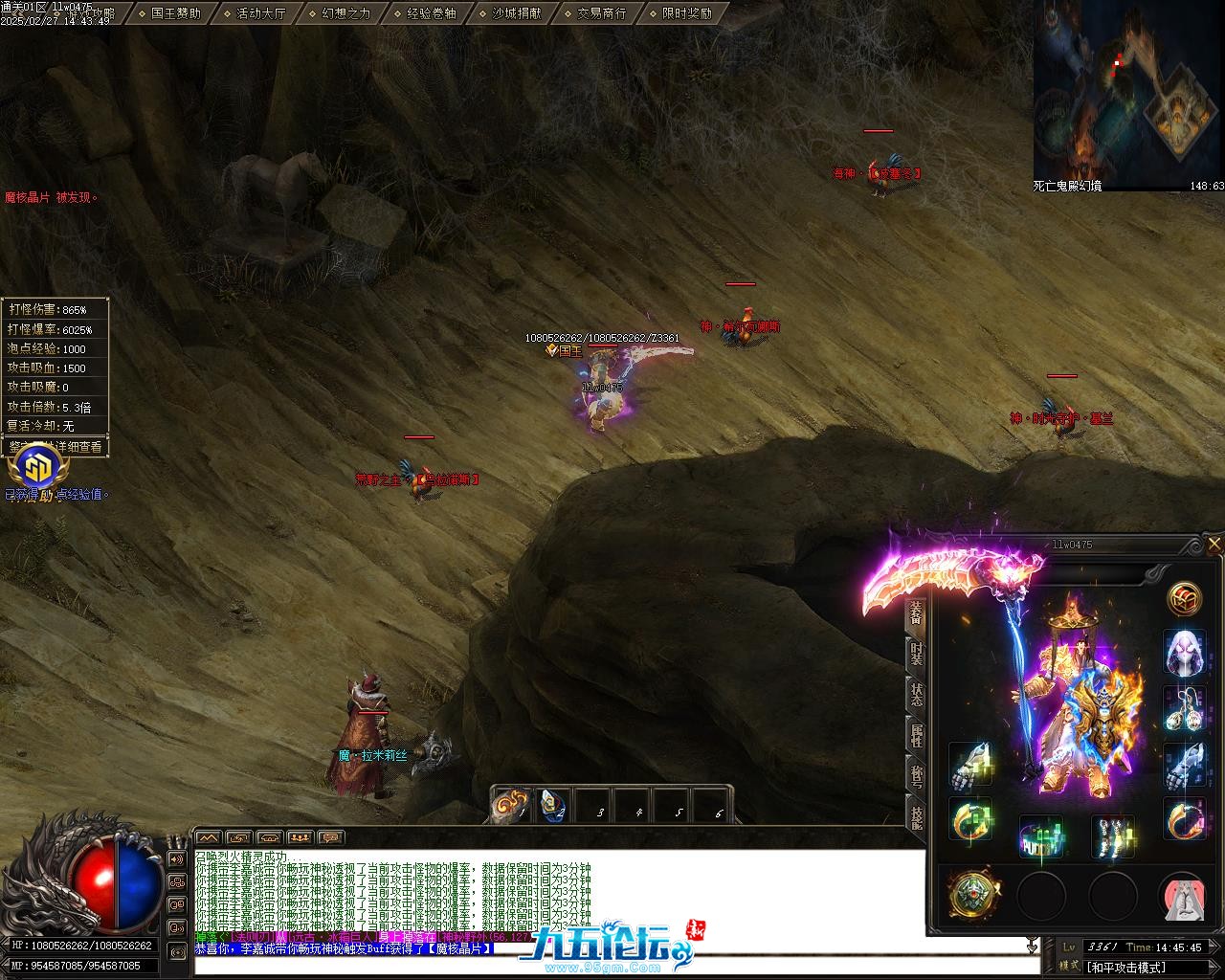Screen dimensions: 1225x980
Task: Open the red treasure chest icon
Action: 1185,599
